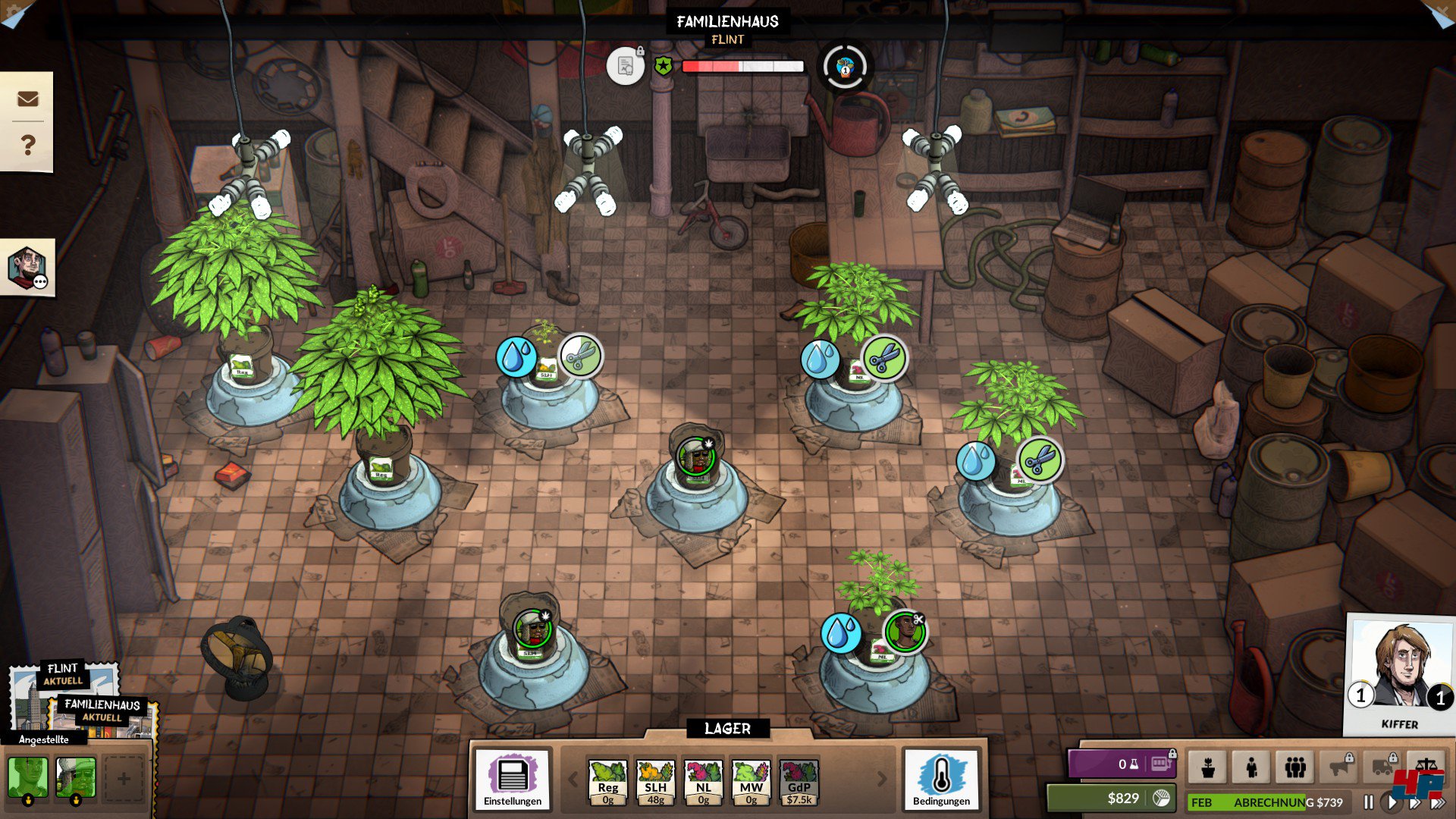This screenshot has width=1456, height=819.
Task: Select the Kiffer customer card
Action: [x=1399, y=673]
